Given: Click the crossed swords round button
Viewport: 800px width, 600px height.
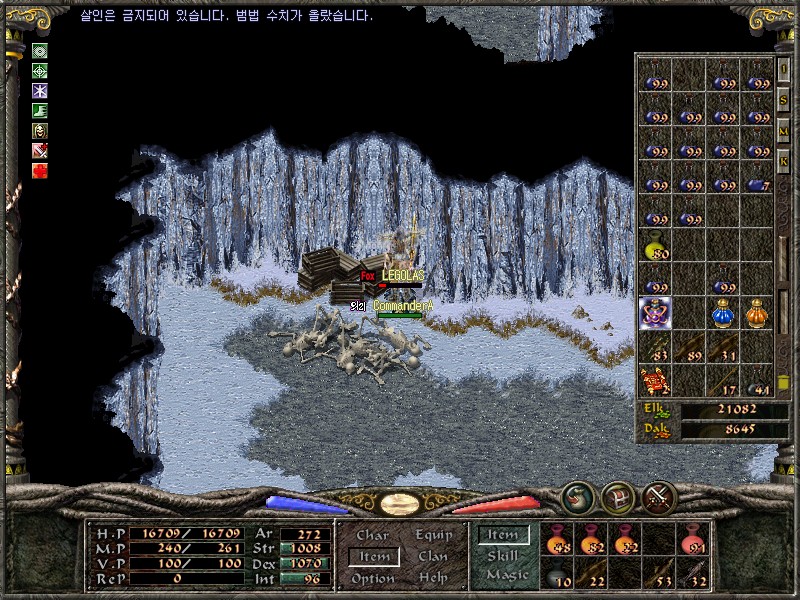Looking at the screenshot, I should pos(660,496).
